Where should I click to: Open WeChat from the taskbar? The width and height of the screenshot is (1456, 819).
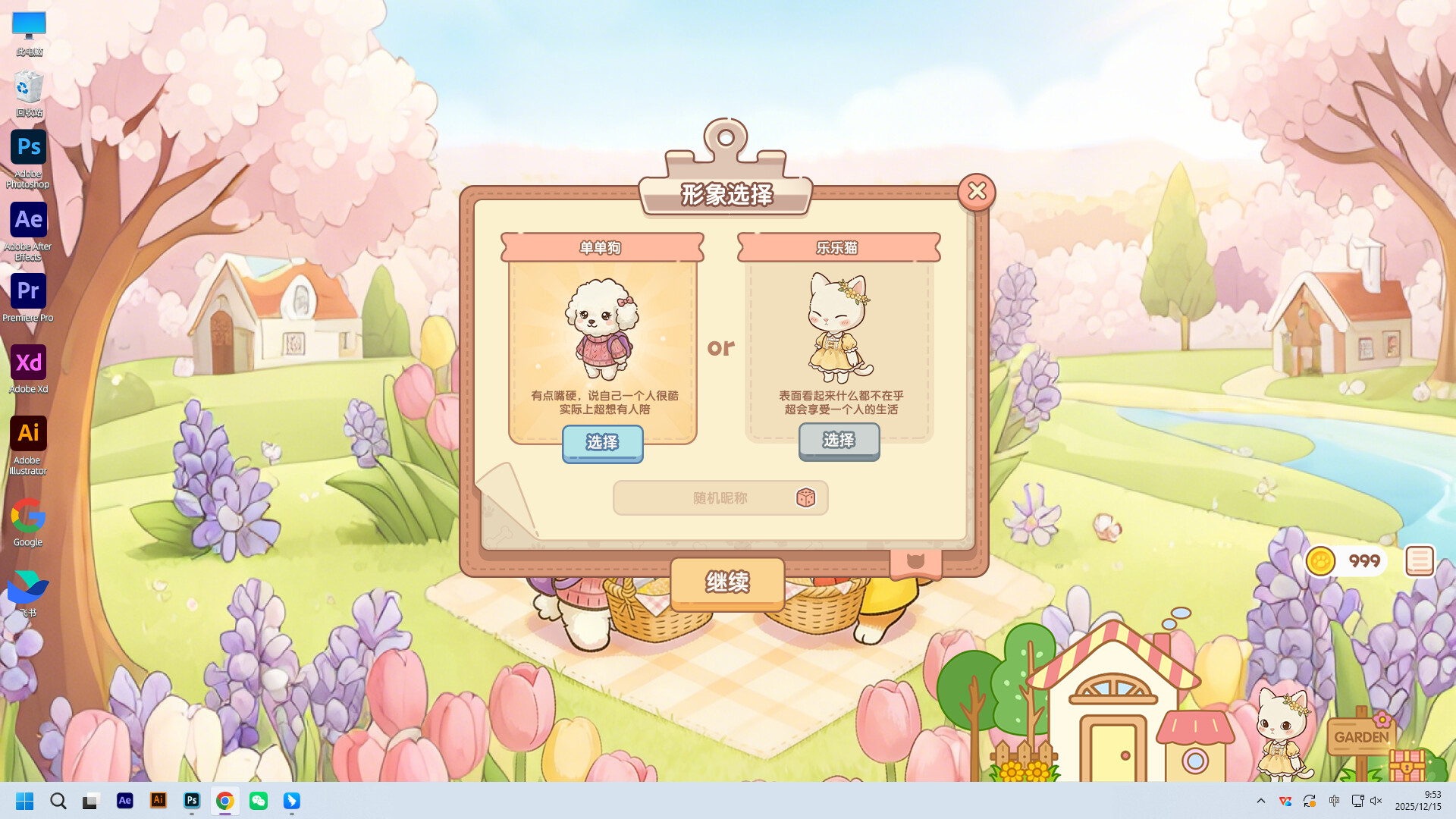pos(258,800)
